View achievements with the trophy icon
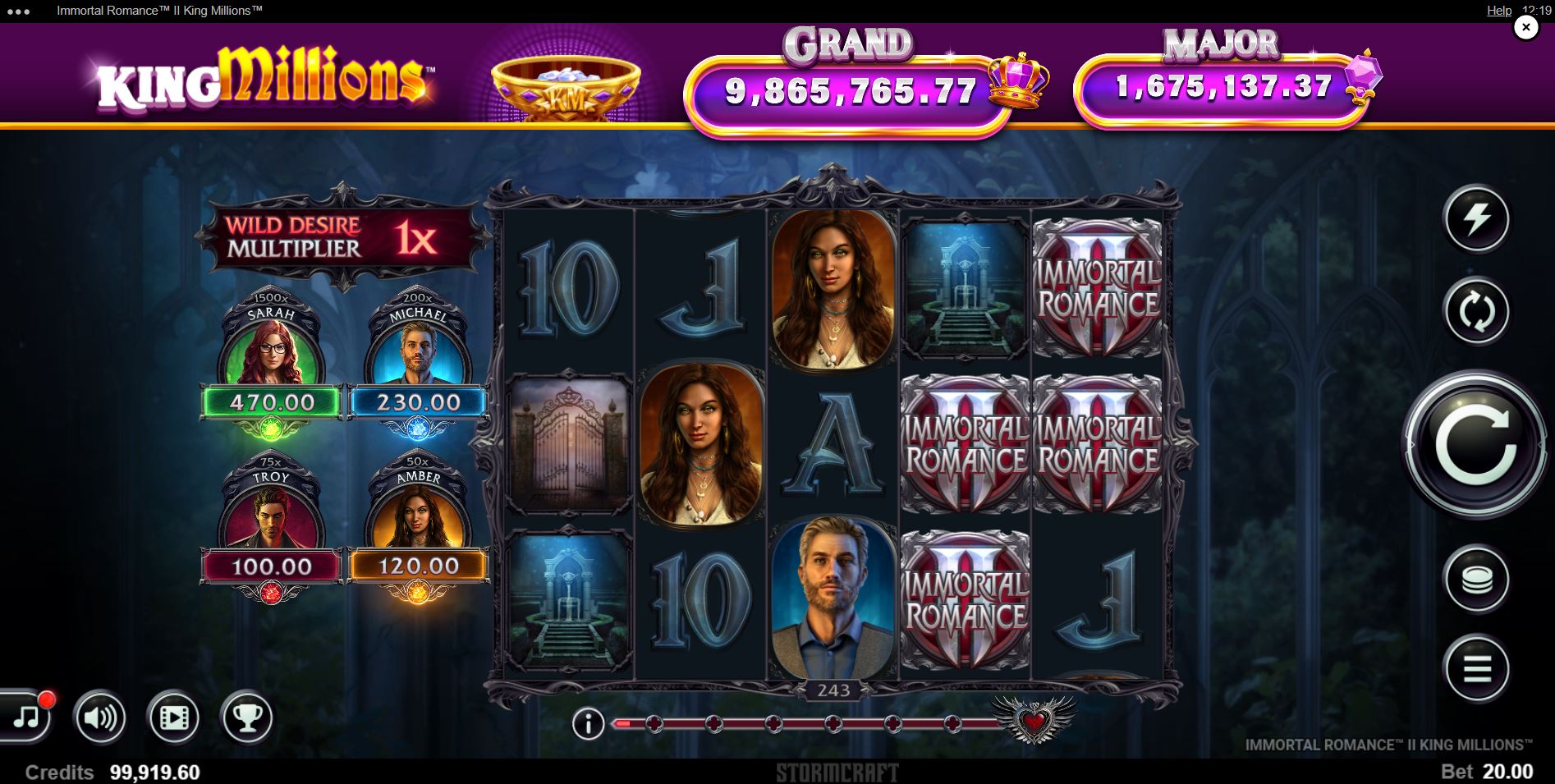This screenshot has height=784, width=1555. point(247,718)
